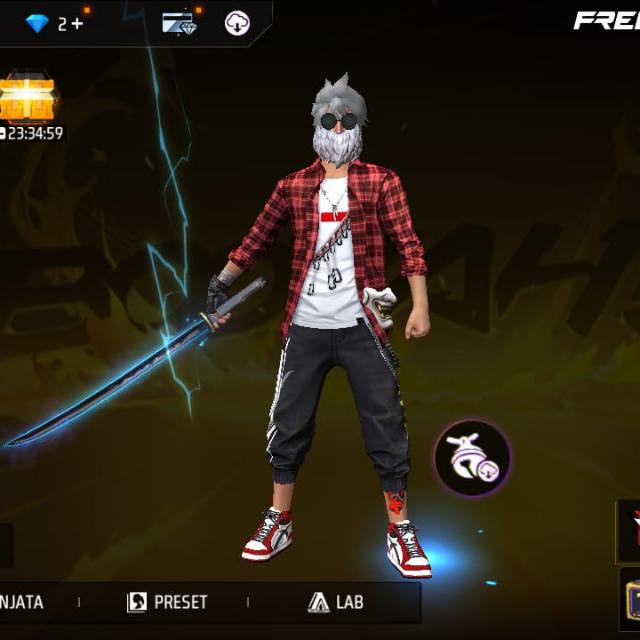Tap the cloud download icon
640x640 pixels.
pyautogui.click(x=237, y=23)
